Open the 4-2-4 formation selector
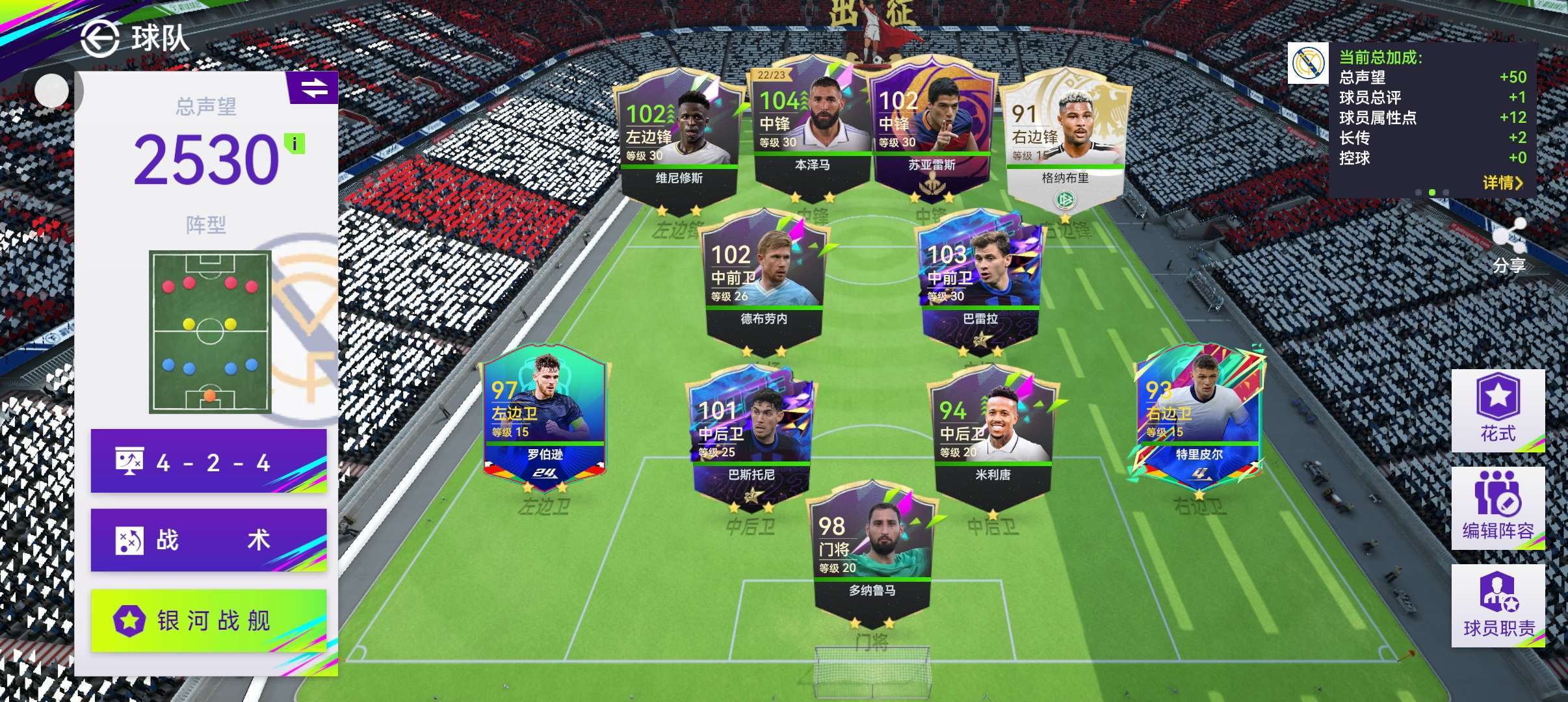This screenshot has width=1568, height=702. pyautogui.click(x=208, y=461)
